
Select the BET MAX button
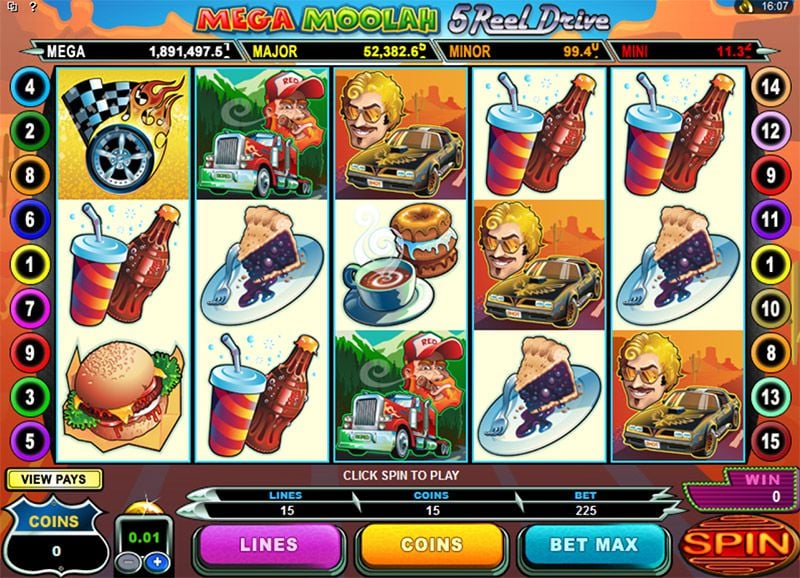click(596, 545)
